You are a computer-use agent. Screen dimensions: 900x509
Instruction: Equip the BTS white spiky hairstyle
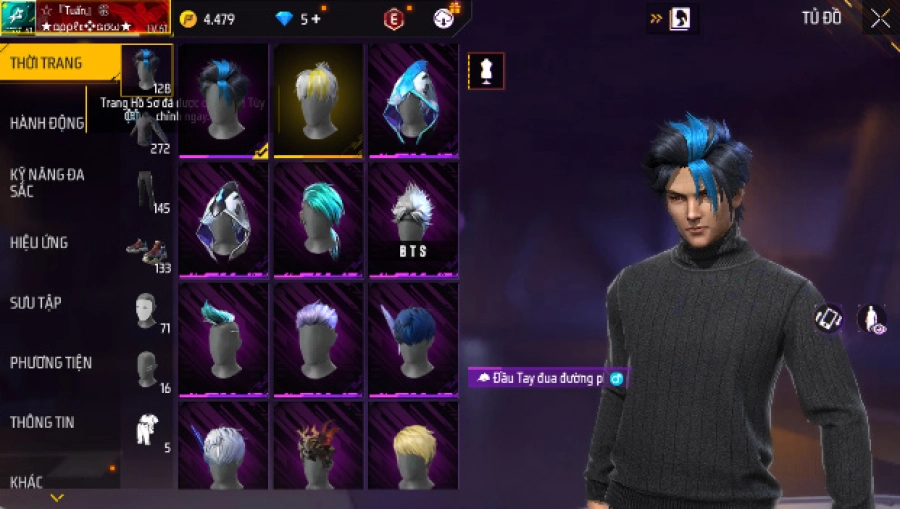[413, 219]
